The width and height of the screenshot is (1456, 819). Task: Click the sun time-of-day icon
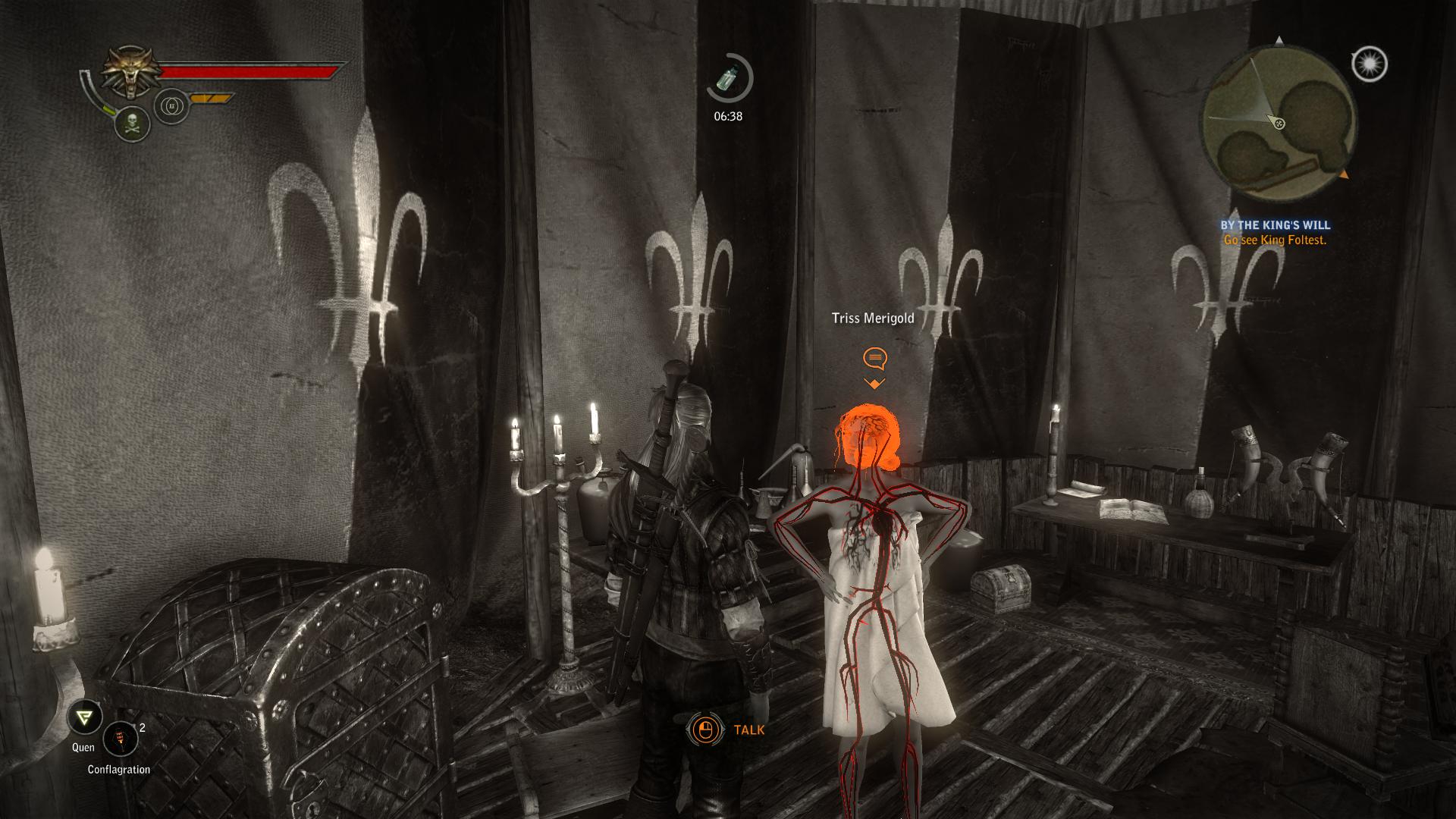pyautogui.click(x=1370, y=64)
